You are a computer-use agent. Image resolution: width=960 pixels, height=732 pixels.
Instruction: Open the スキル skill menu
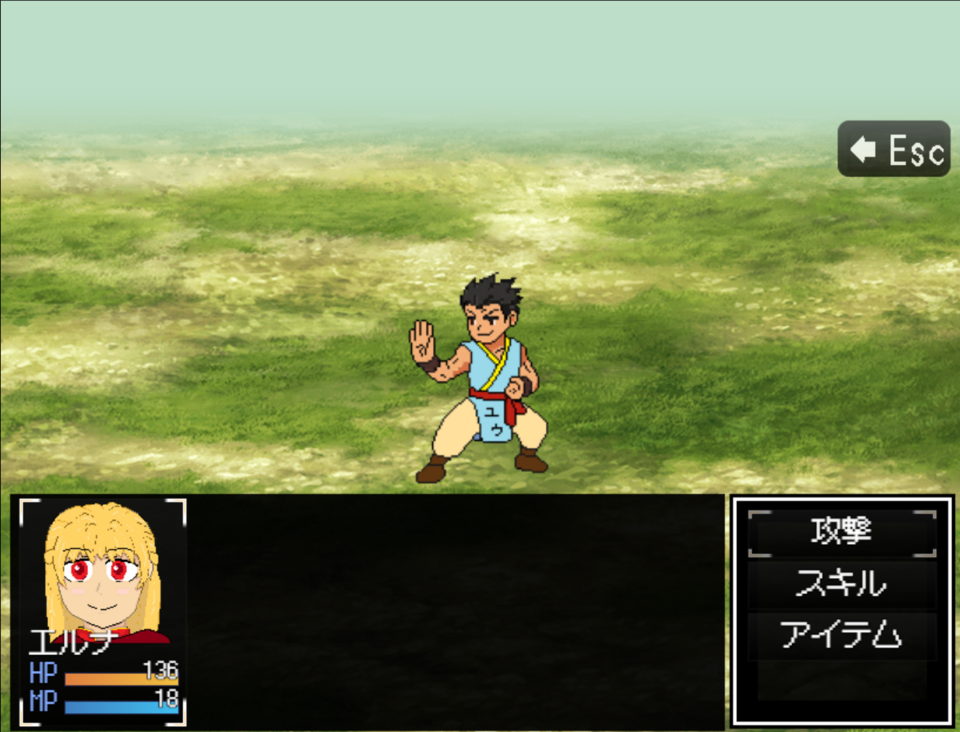[x=842, y=584]
